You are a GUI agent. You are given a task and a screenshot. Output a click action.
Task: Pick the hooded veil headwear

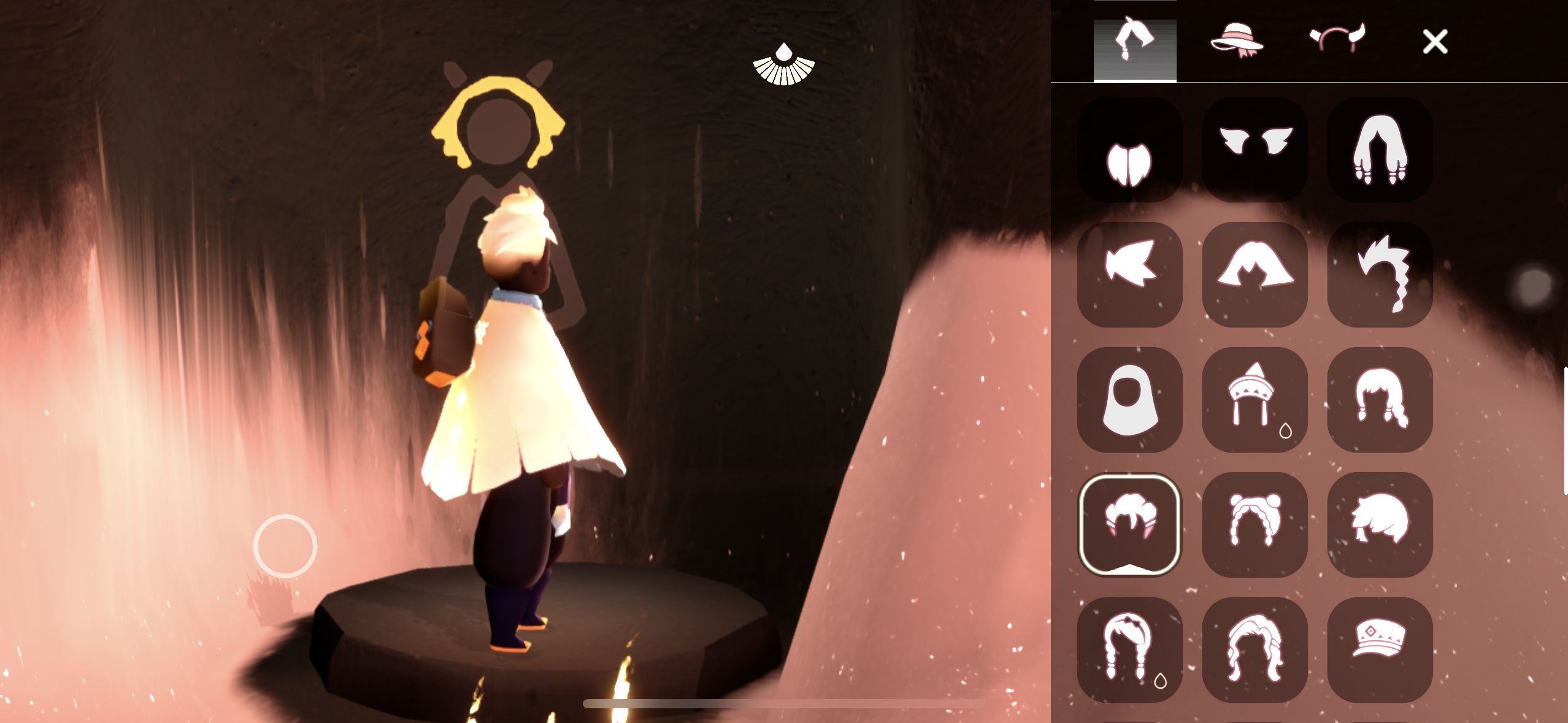point(1130,400)
